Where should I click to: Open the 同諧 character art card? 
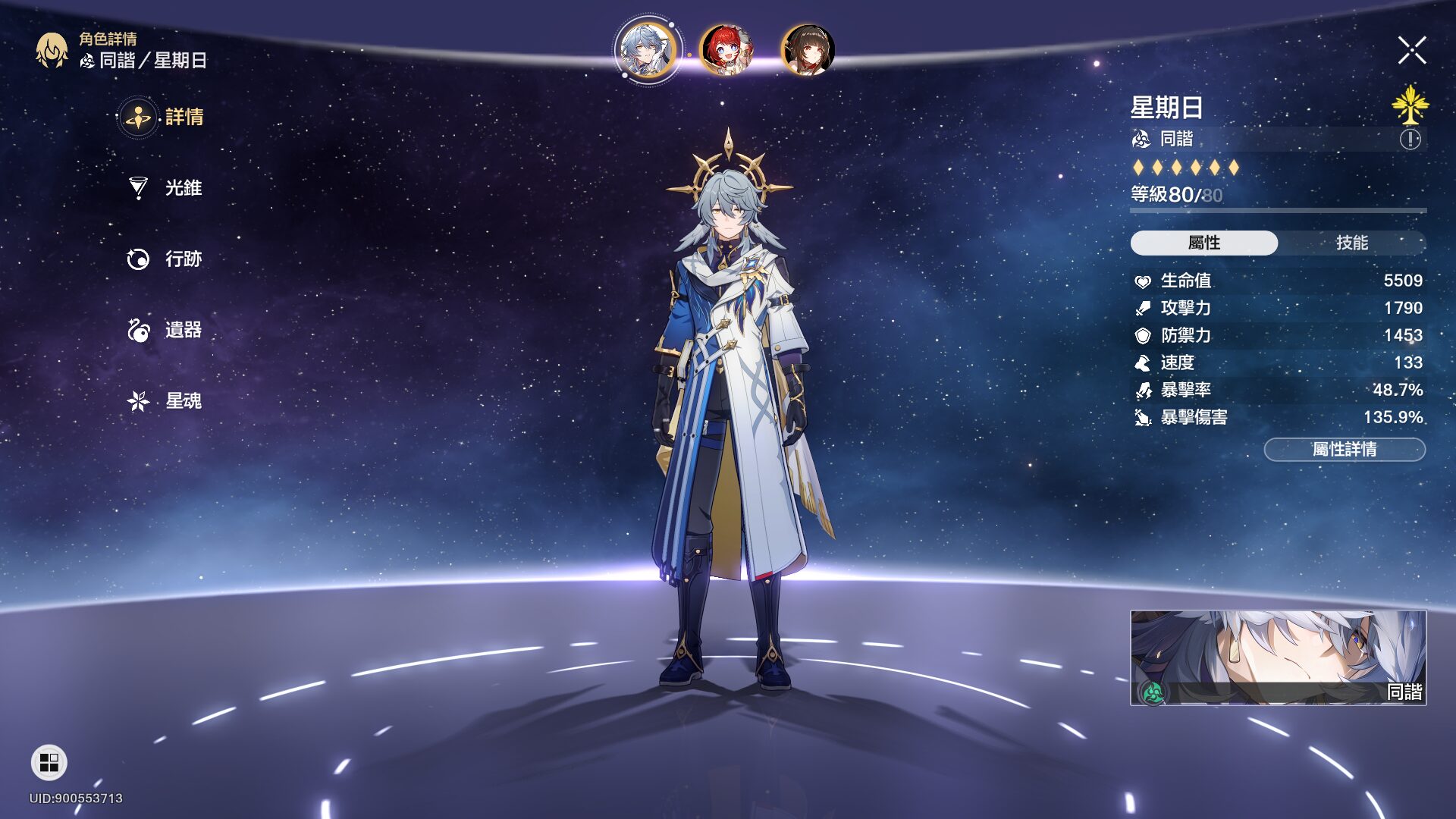[x=1278, y=657]
